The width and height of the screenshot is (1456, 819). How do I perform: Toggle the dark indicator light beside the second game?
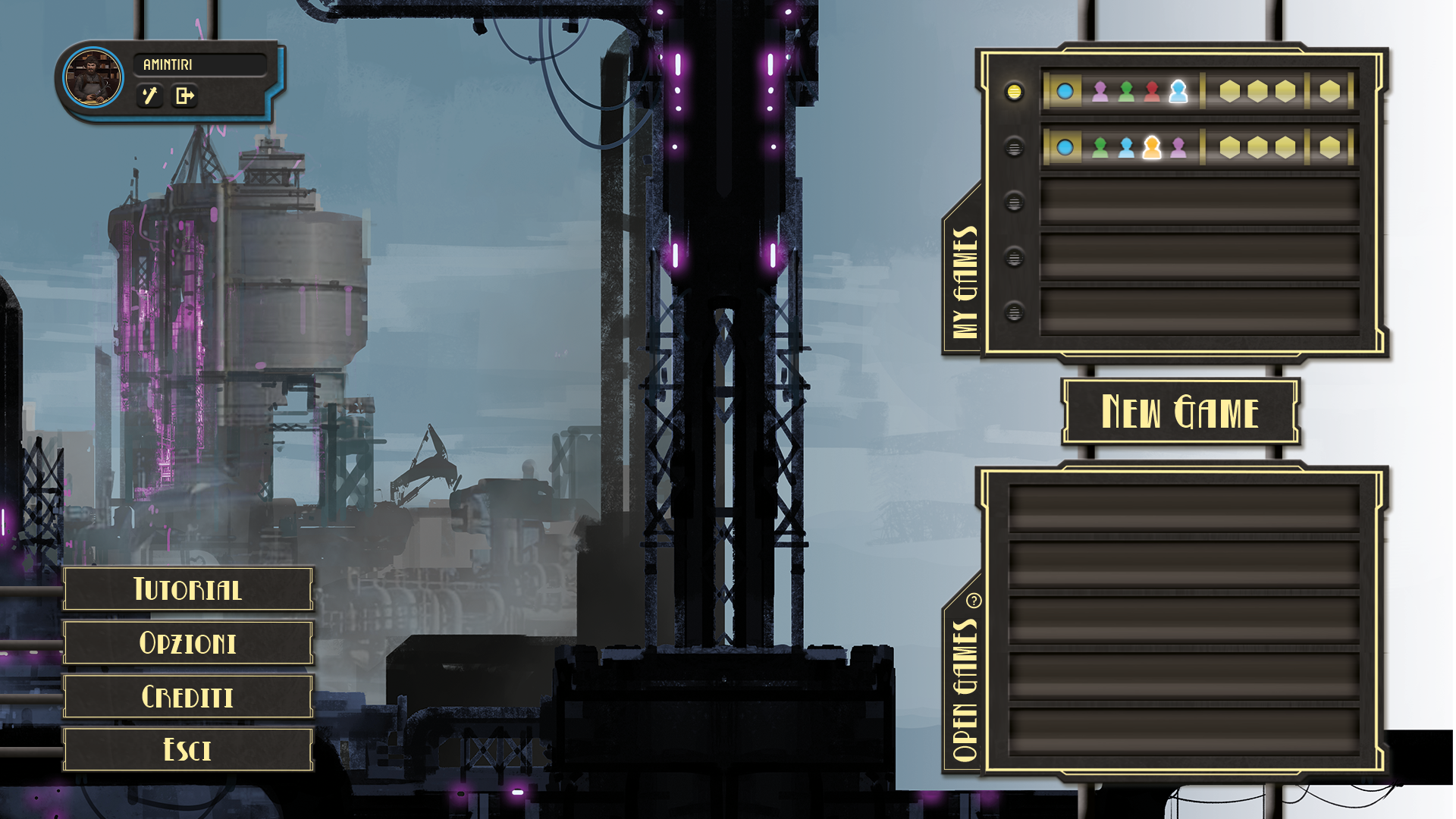point(1013,146)
